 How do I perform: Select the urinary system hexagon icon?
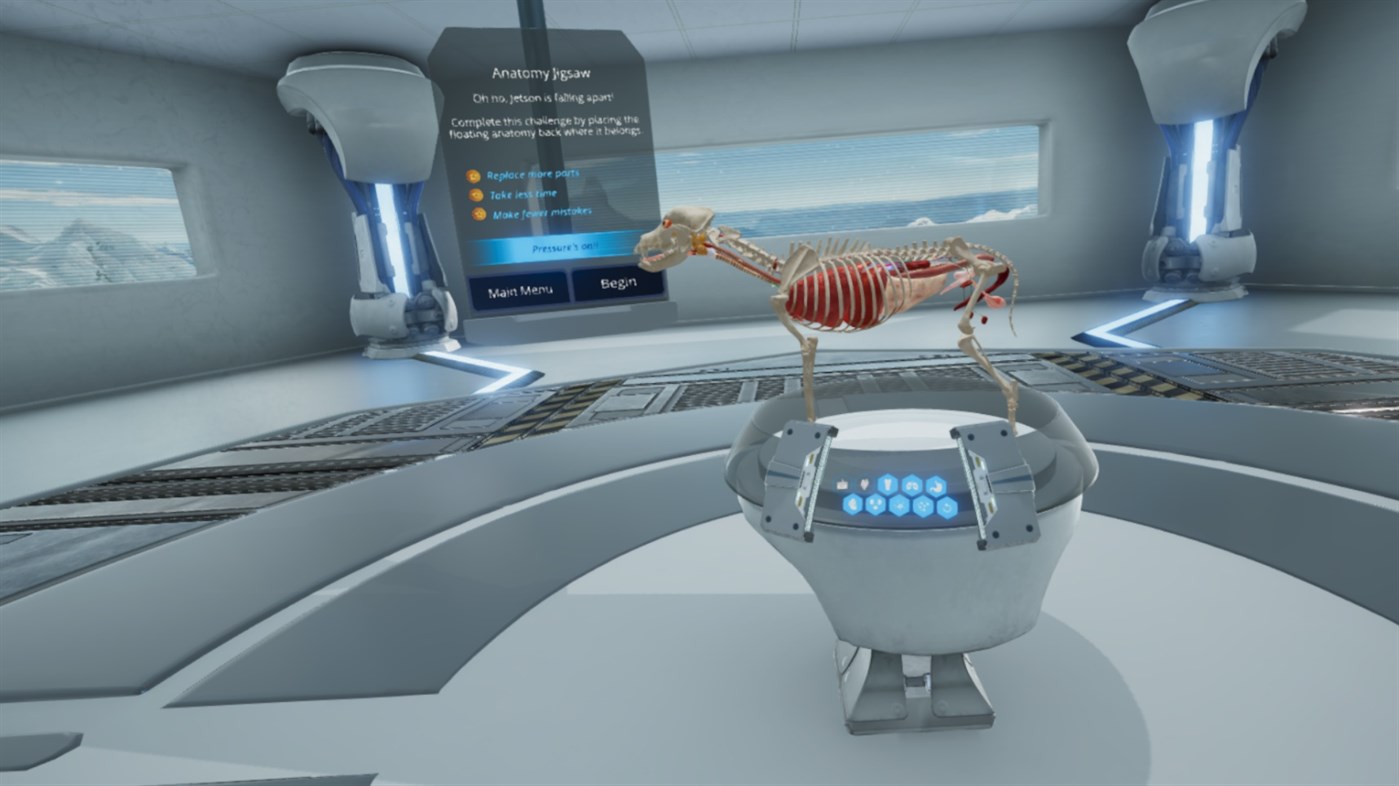(x=876, y=505)
